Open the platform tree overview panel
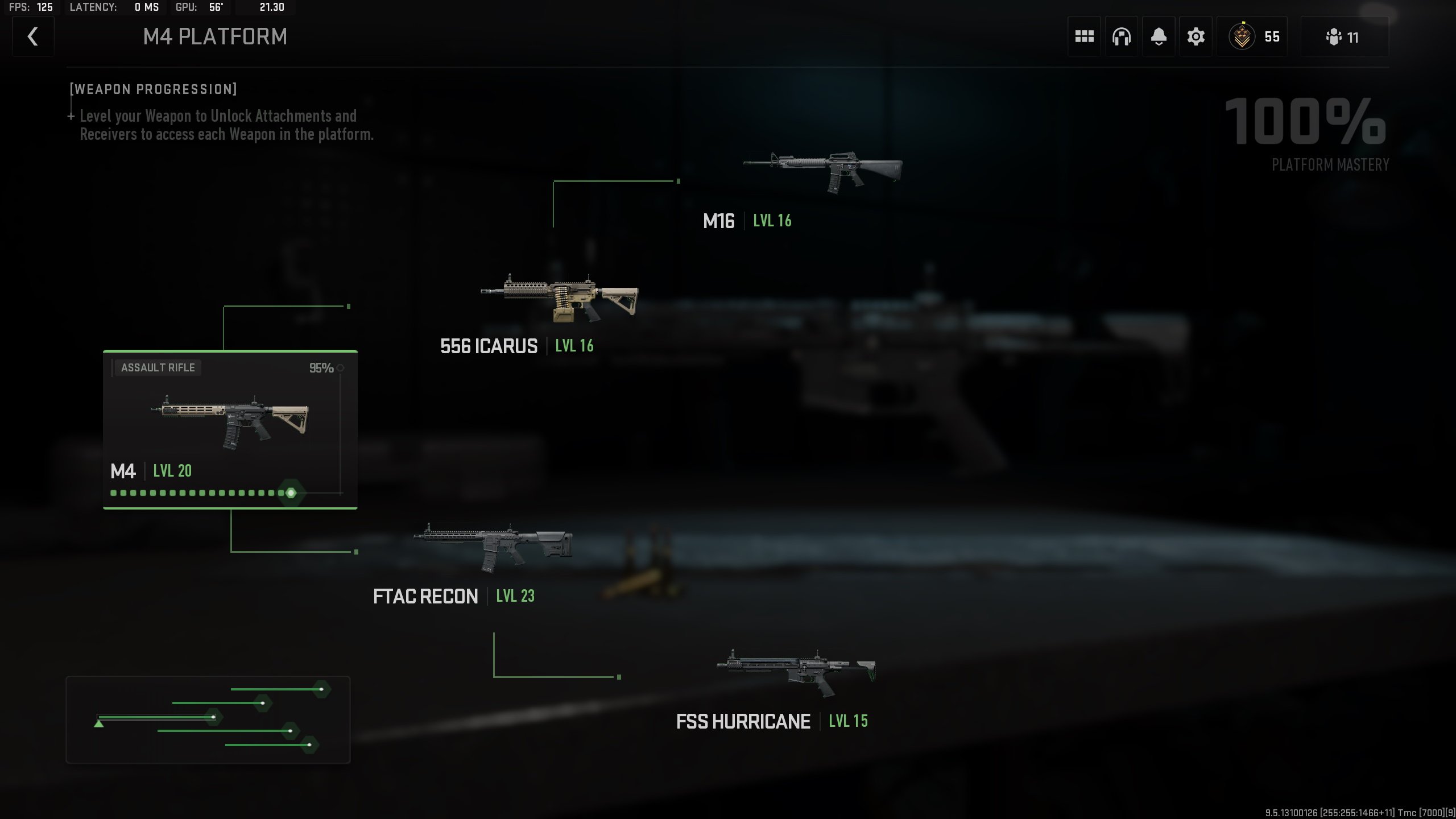 pos(208,719)
